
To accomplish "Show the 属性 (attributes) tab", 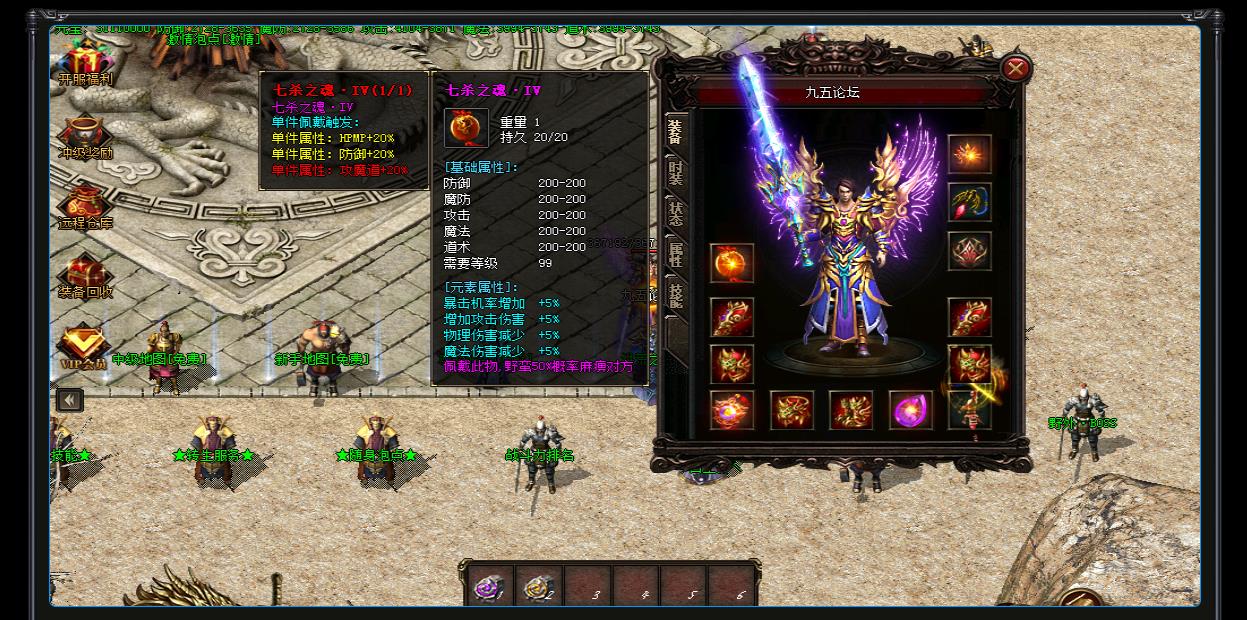I will [676, 254].
